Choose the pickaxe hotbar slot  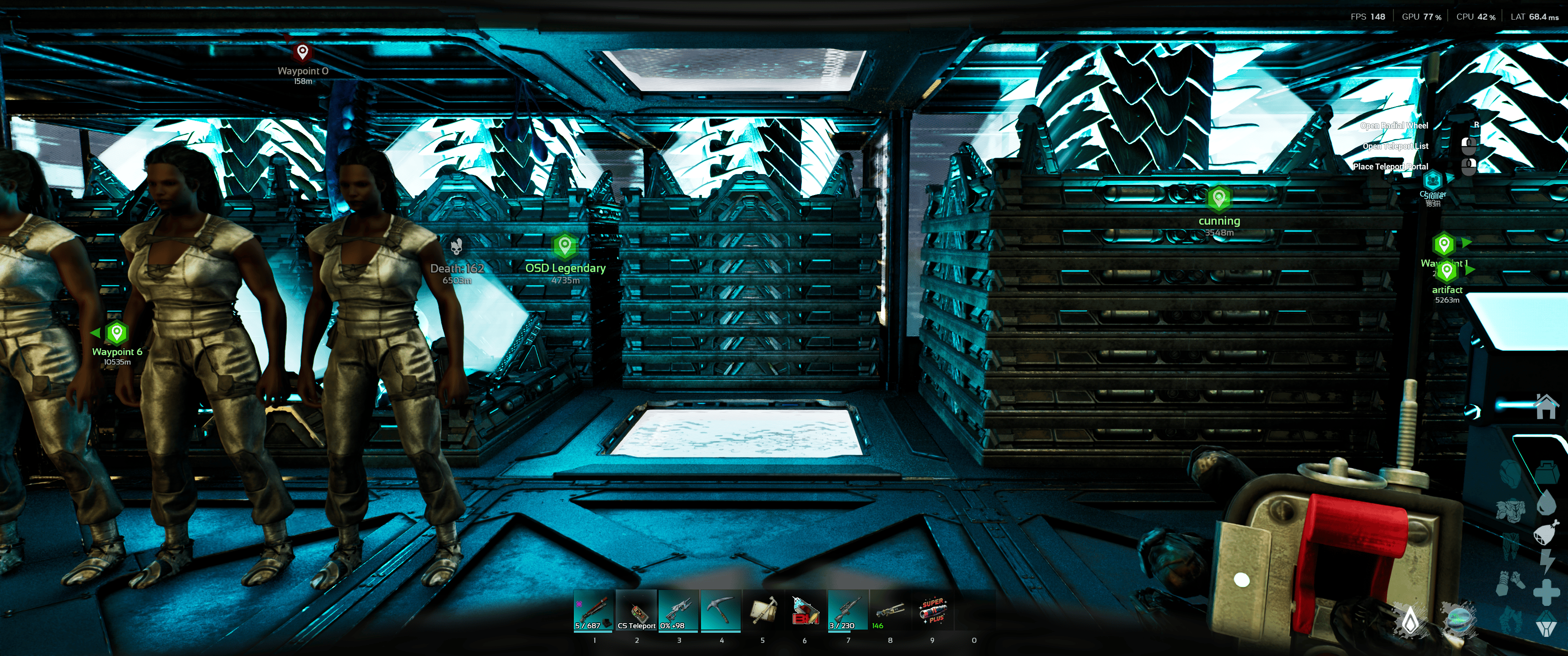(721, 610)
